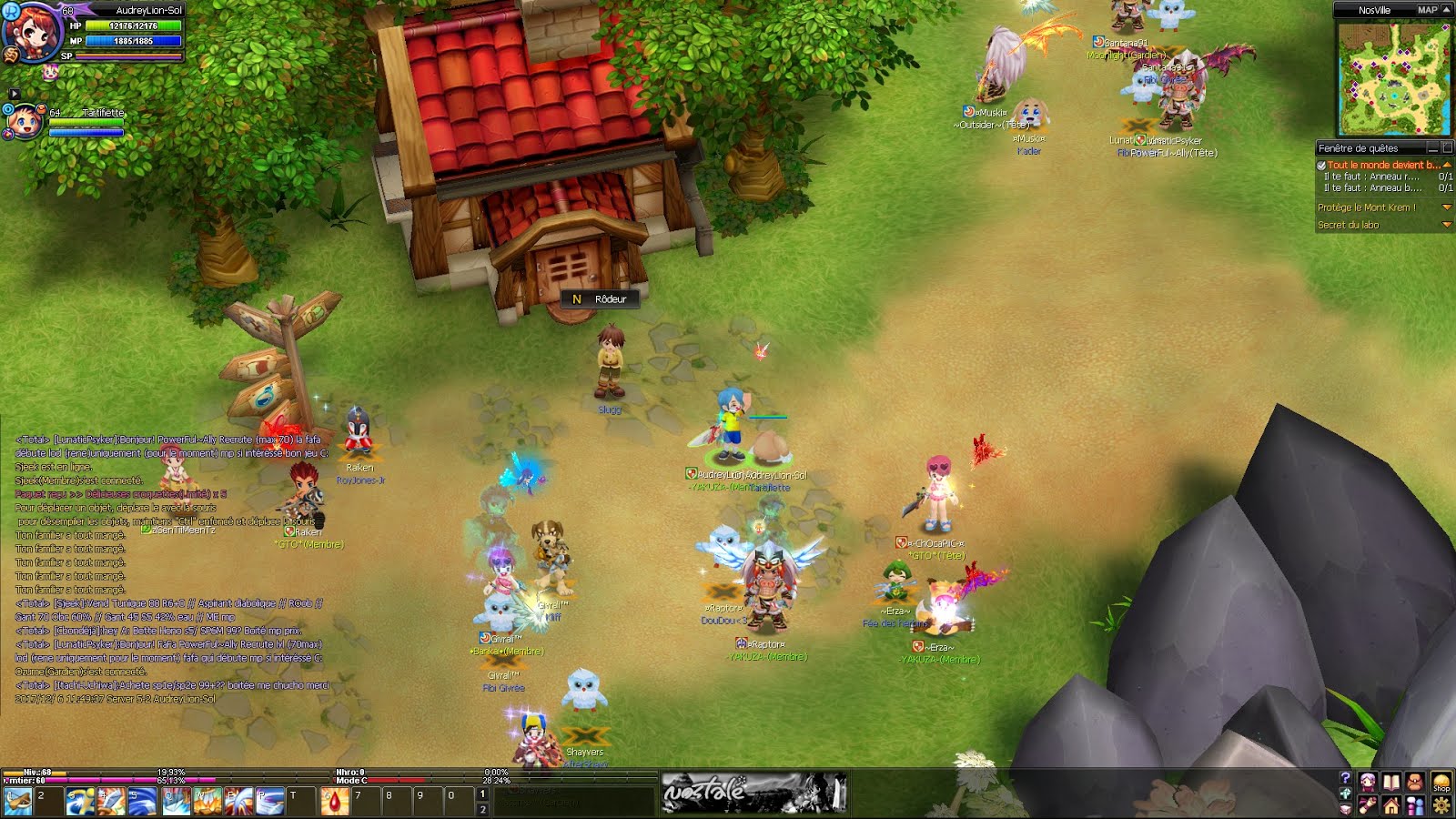Click the help question mark icon
1456x819 pixels.
click(1345, 778)
